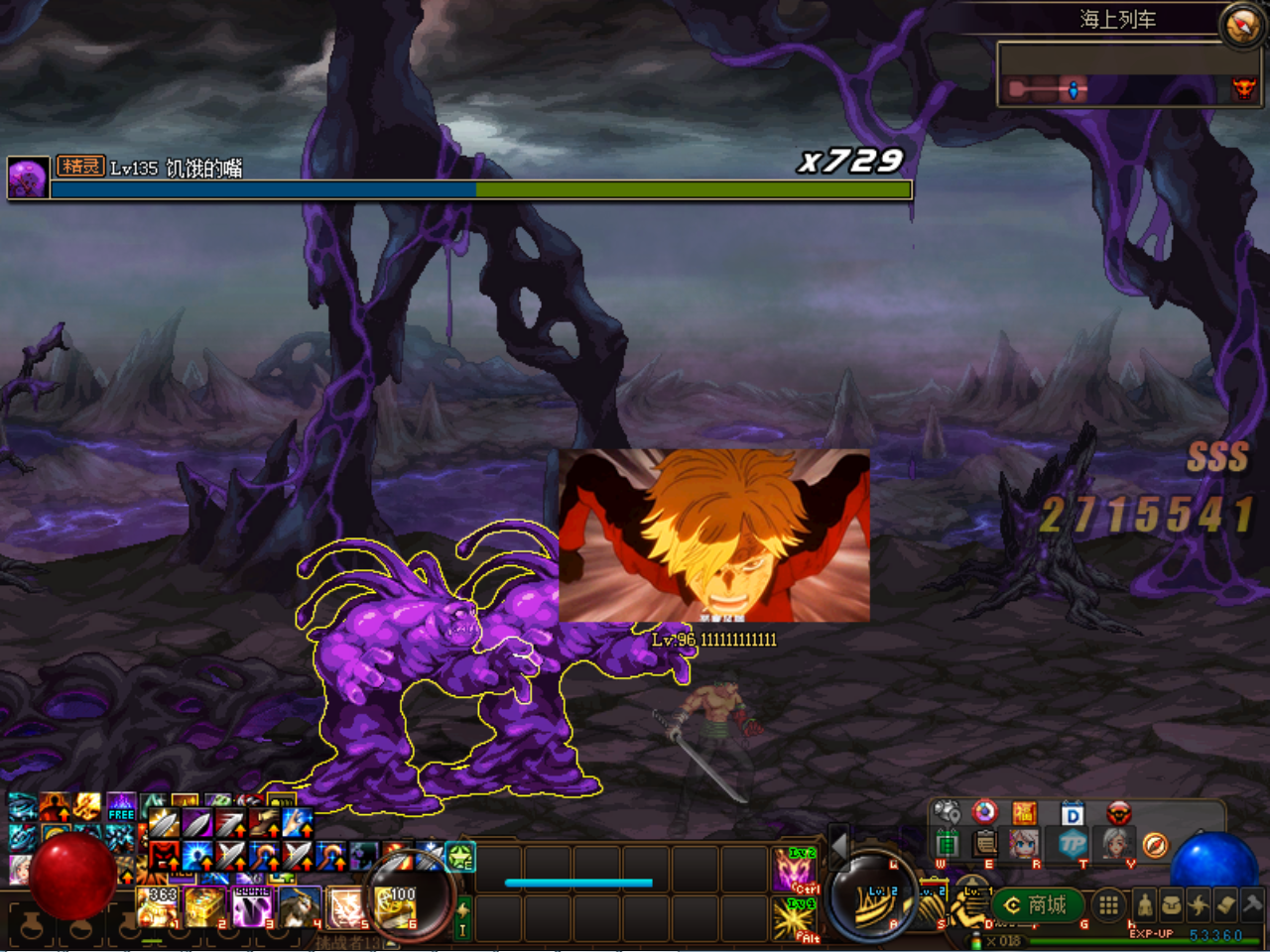Collapse the skill bar with the left arrow

pos(839,846)
